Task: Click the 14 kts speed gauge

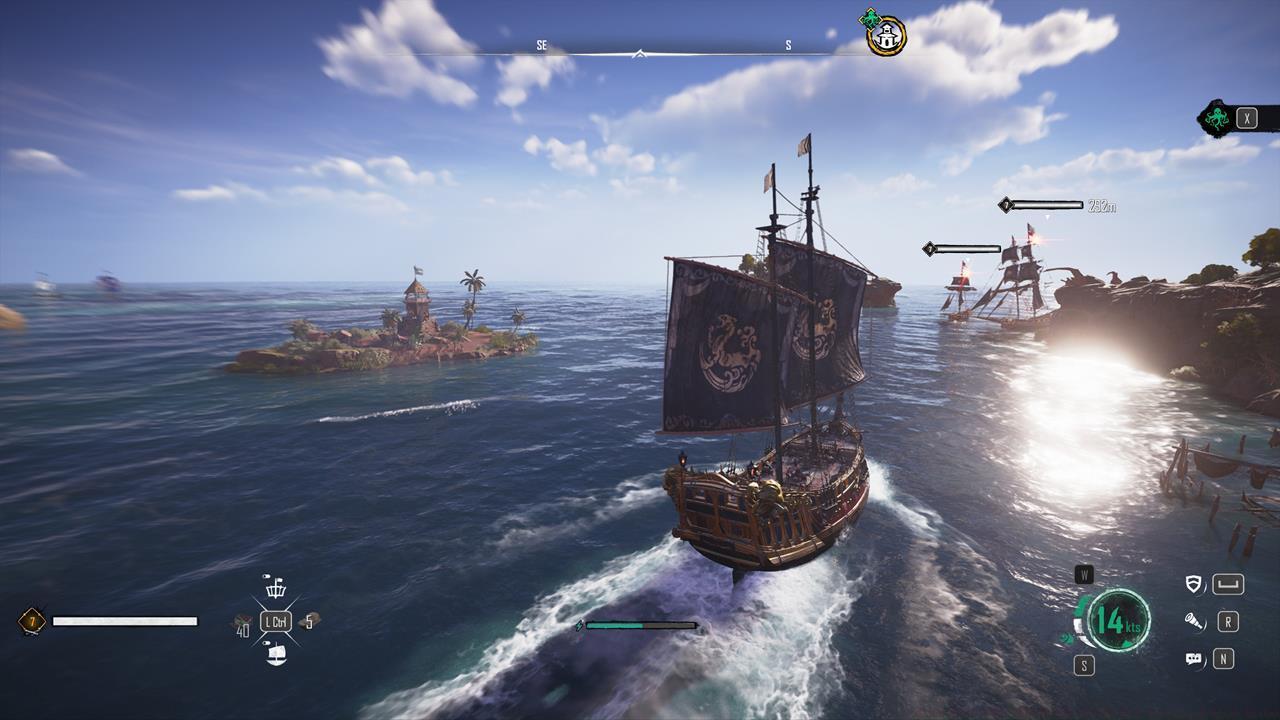Action: pos(1118,621)
